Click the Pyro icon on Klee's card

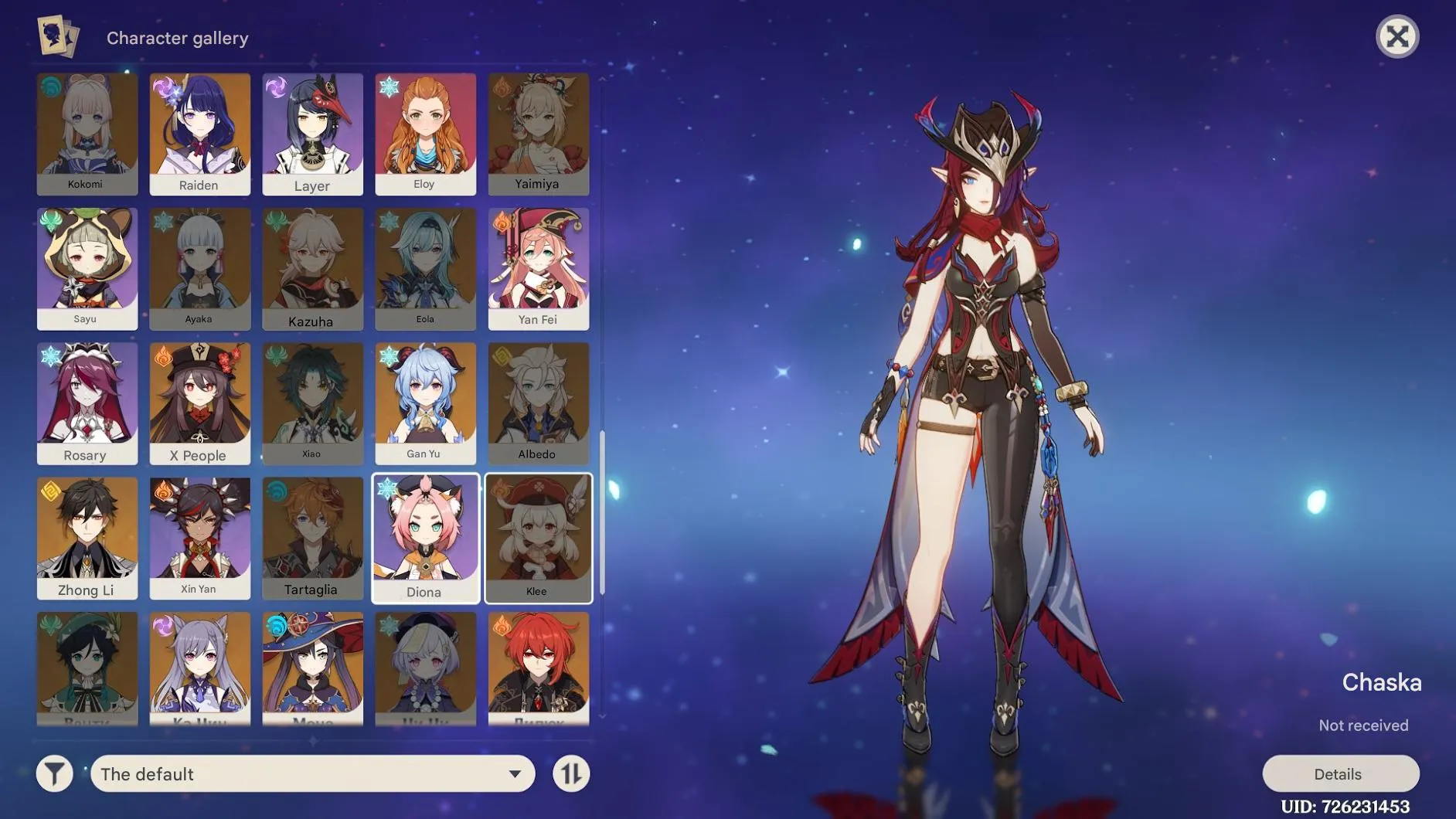(x=498, y=488)
